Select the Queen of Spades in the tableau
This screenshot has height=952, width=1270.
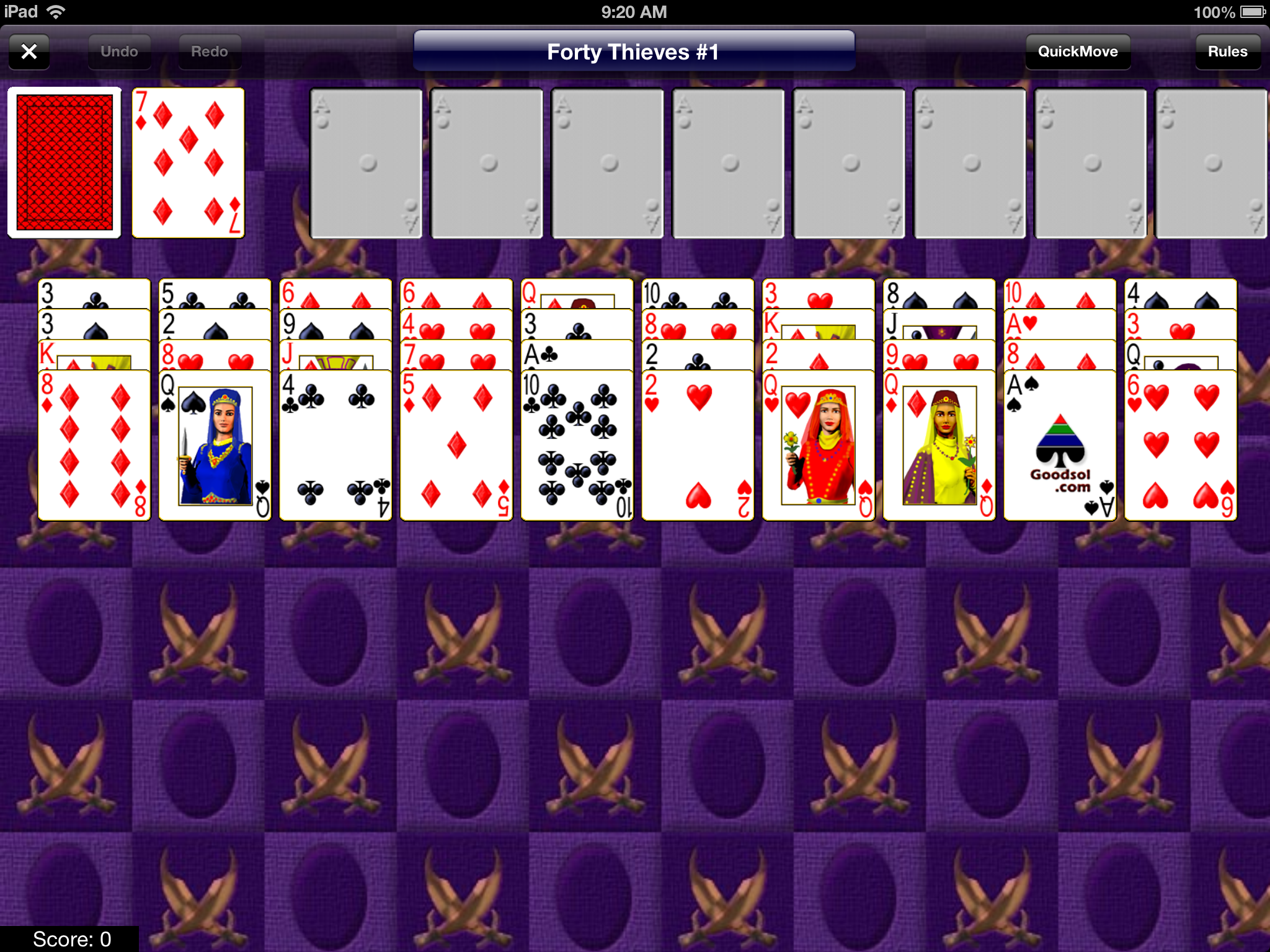214,440
